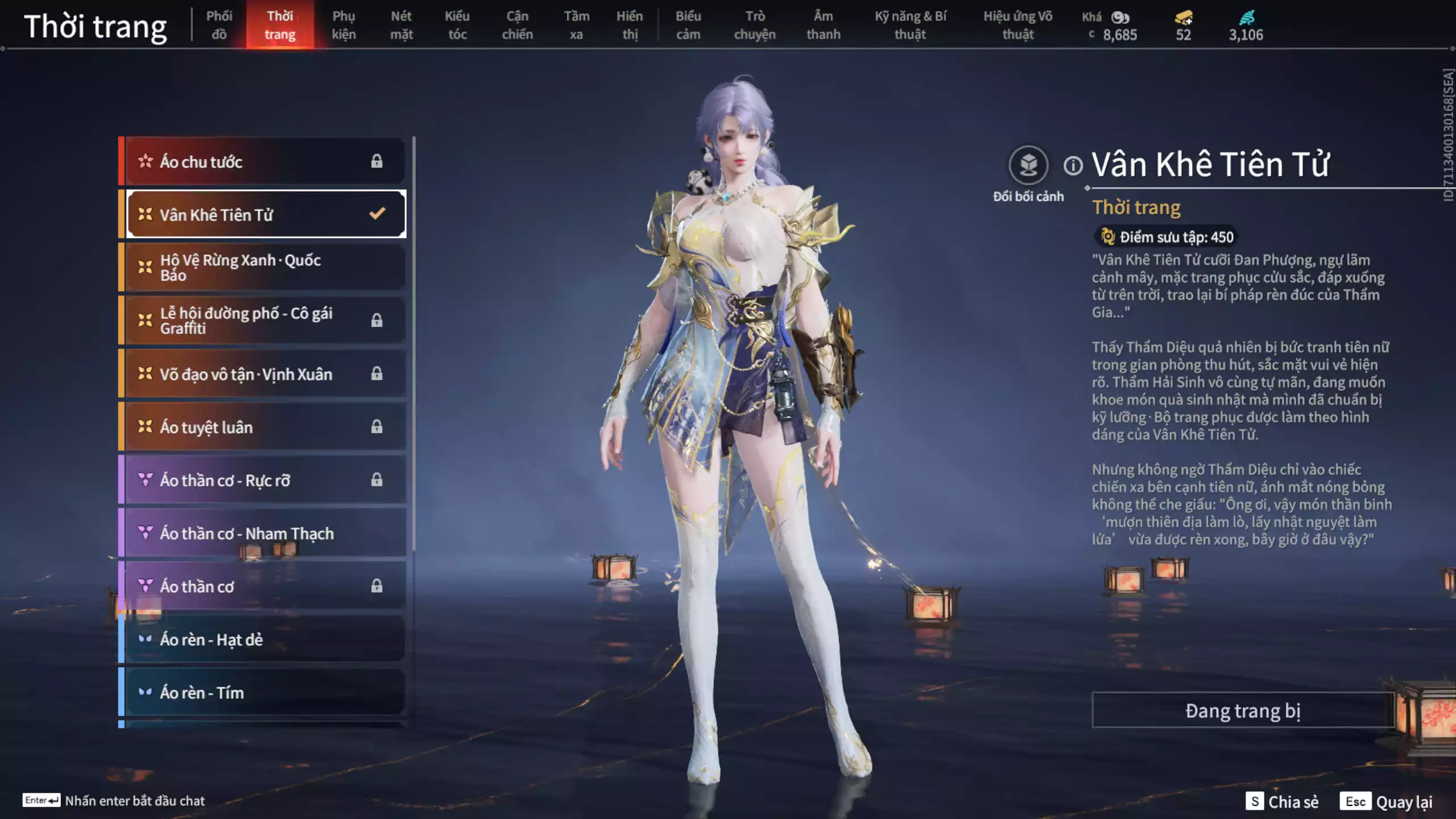The height and width of the screenshot is (819, 1456).
Task: Click the Đổi bối cảnh background icon
Action: tap(1028, 166)
